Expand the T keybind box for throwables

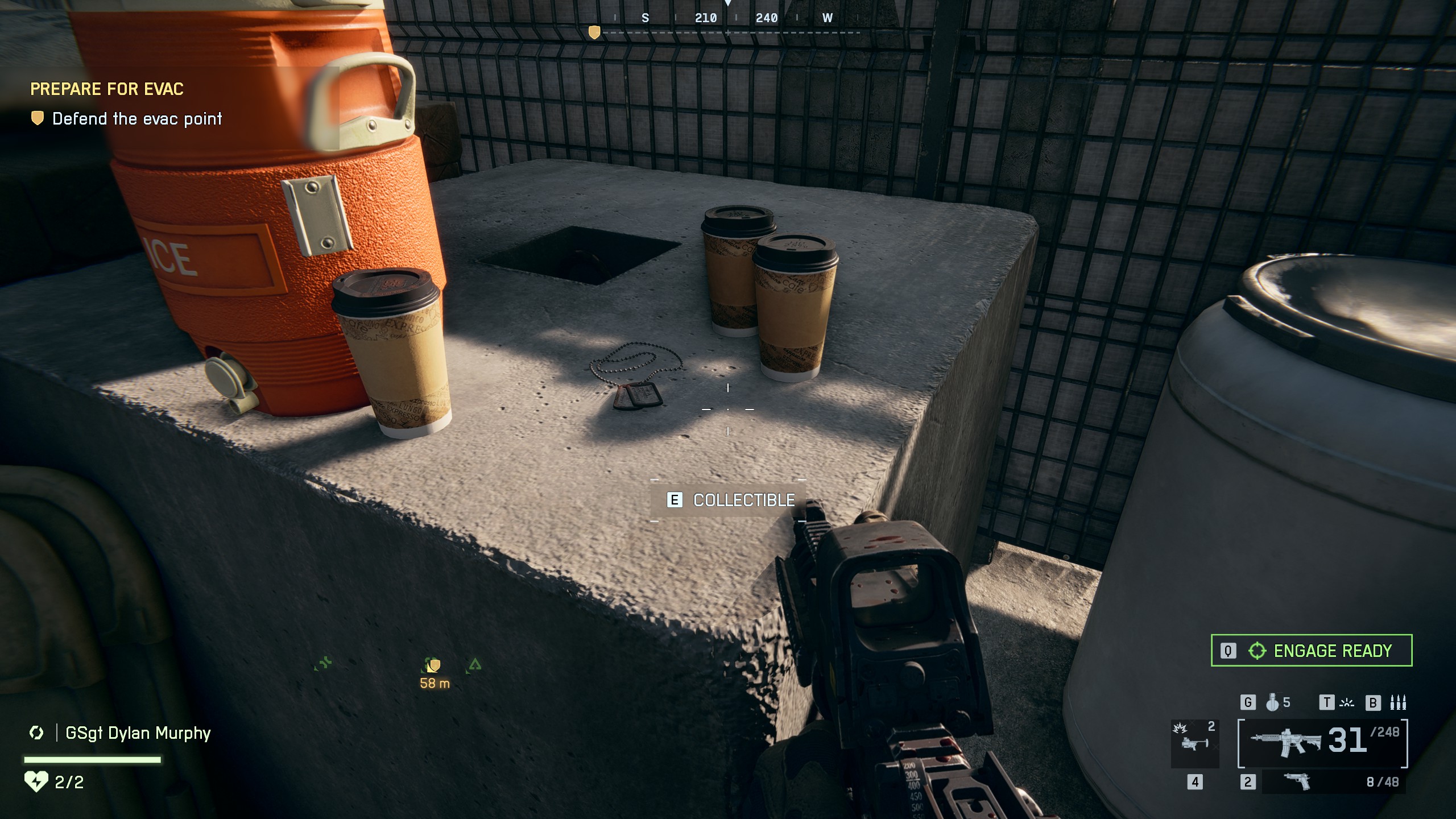coord(1327,704)
